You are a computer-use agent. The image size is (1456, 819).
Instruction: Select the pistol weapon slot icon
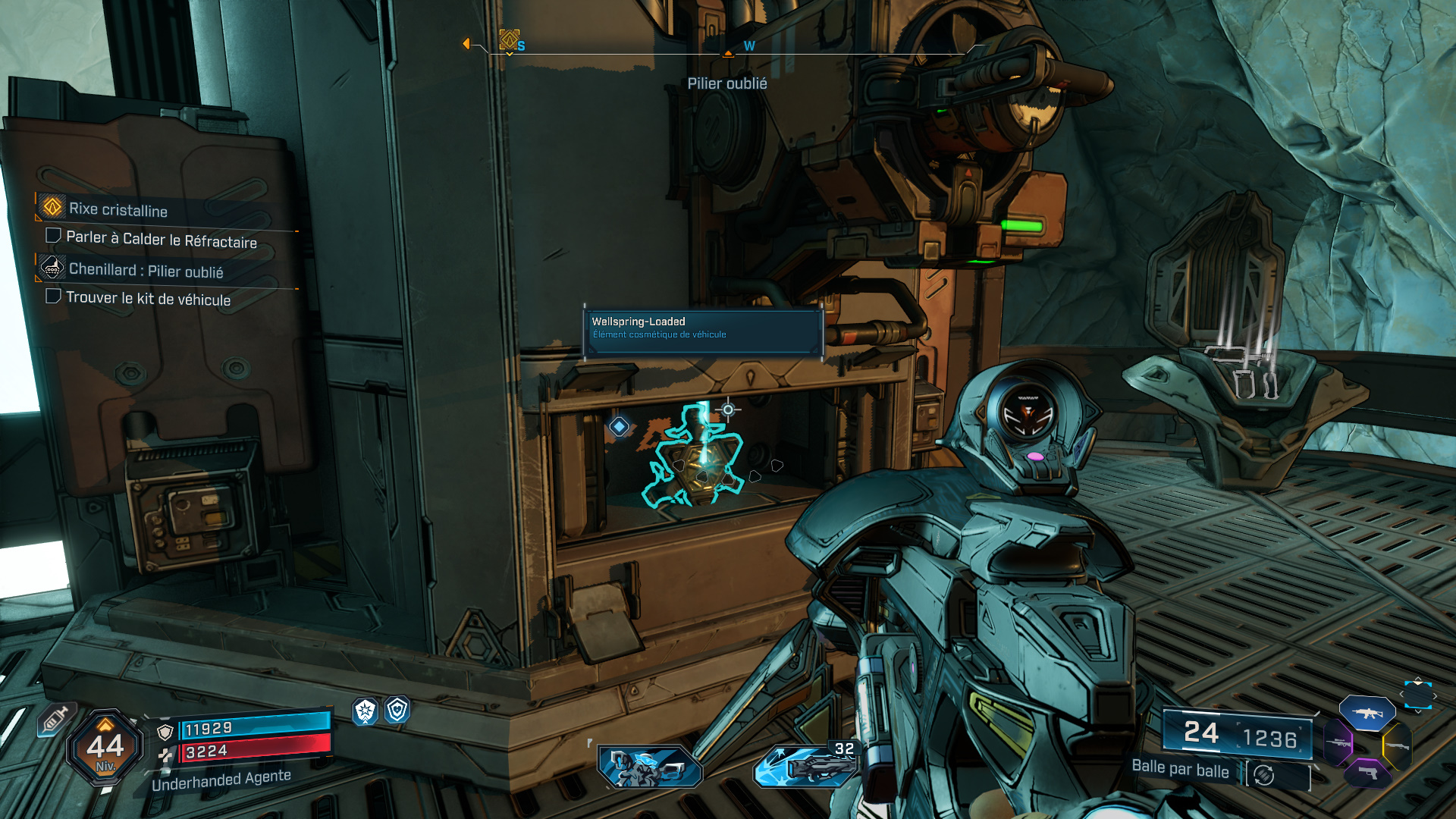(1367, 773)
